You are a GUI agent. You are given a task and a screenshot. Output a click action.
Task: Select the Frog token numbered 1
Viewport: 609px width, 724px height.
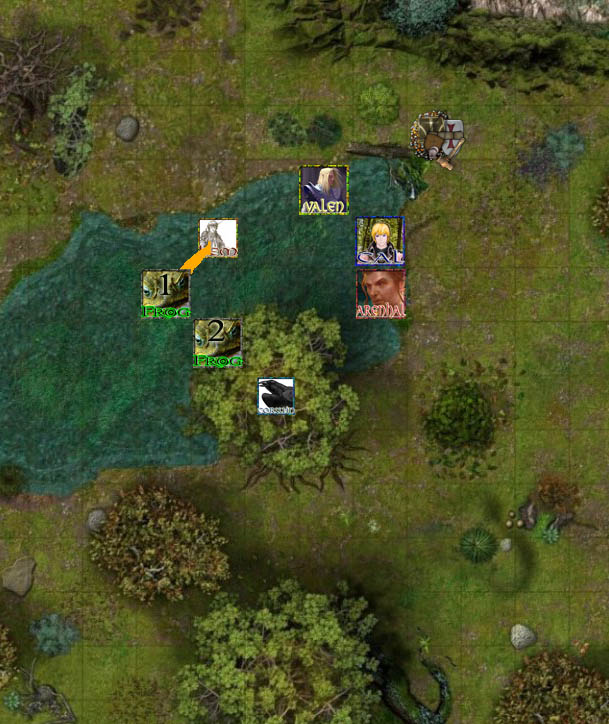point(166,294)
